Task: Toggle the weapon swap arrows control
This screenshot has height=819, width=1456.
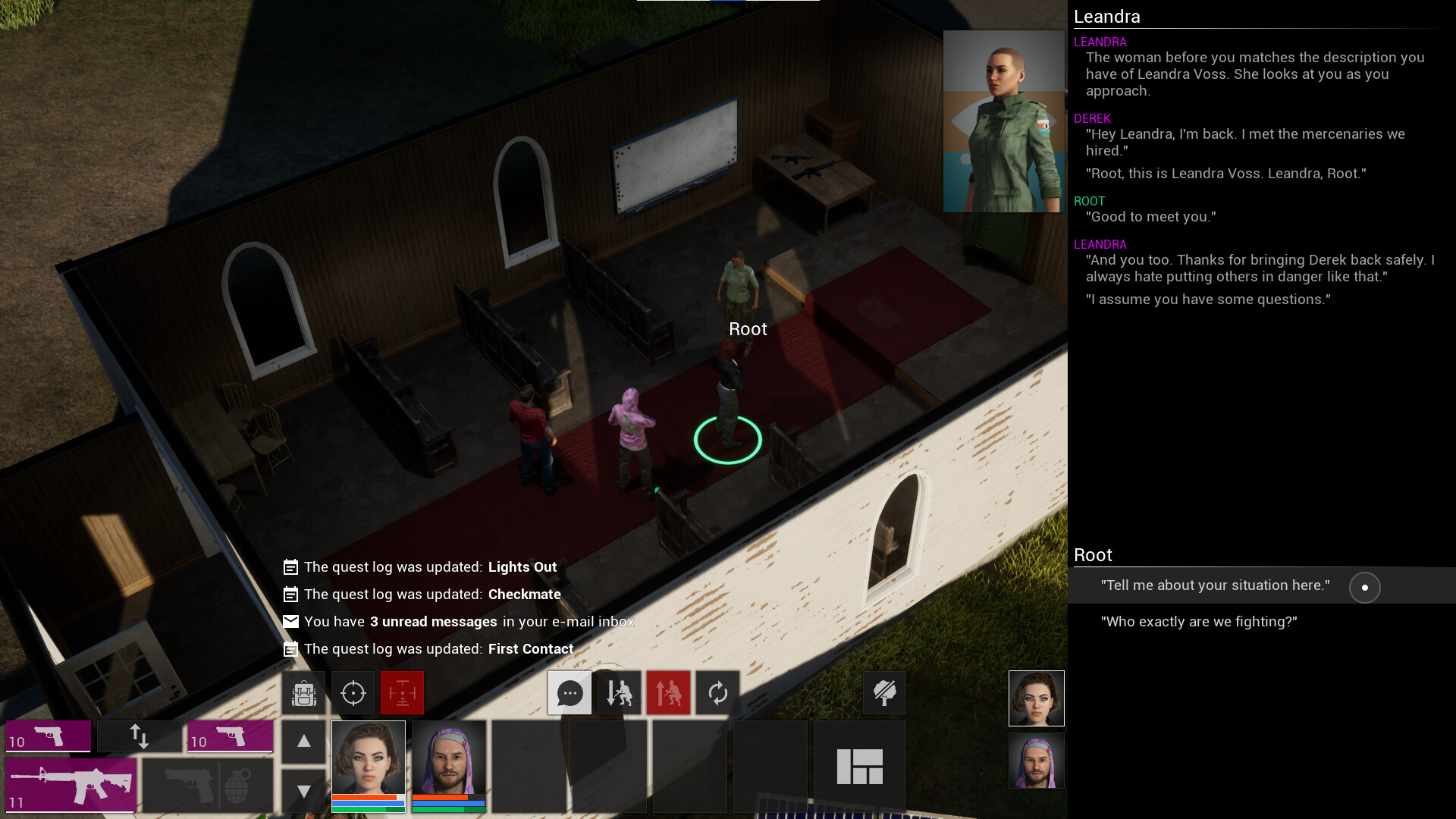Action: 140,736
